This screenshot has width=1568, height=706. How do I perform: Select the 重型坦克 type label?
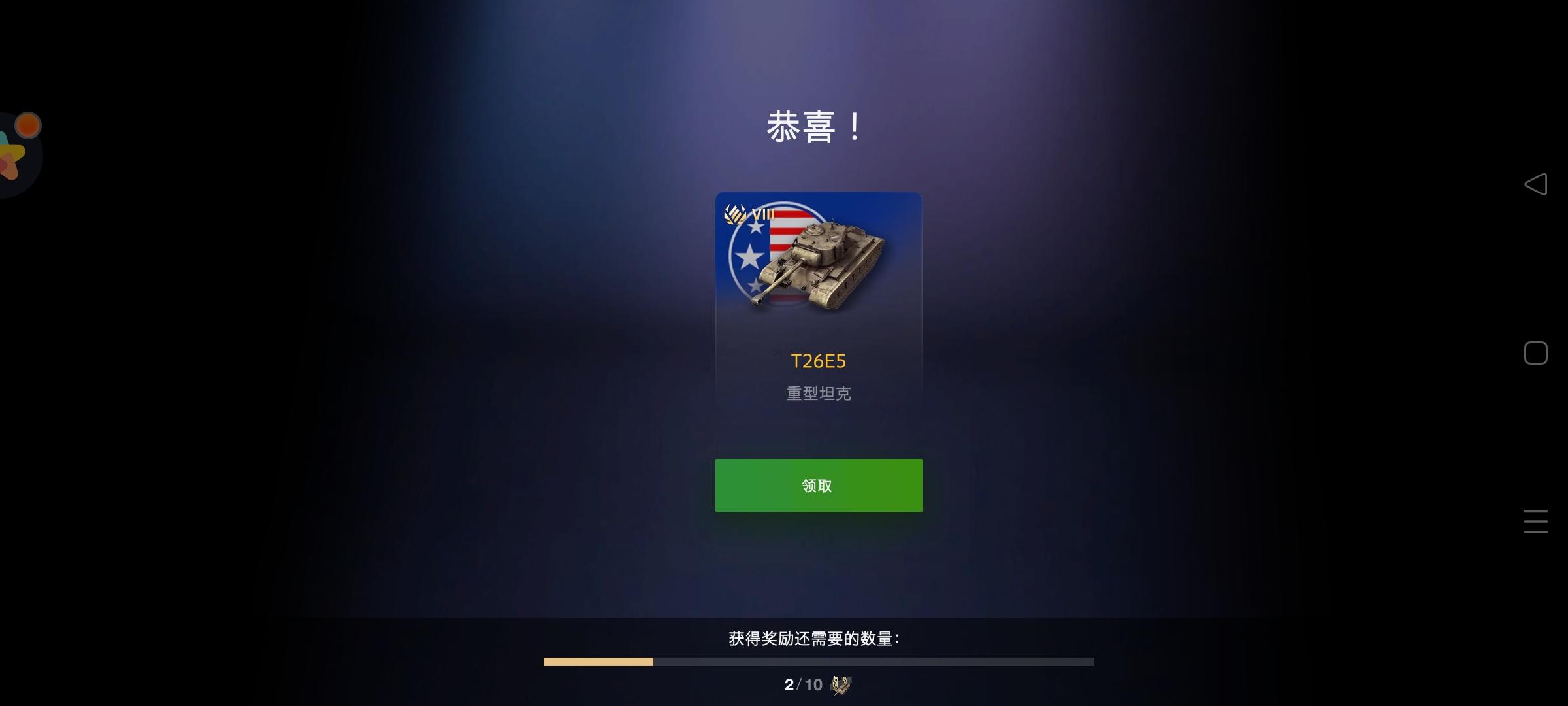point(818,393)
